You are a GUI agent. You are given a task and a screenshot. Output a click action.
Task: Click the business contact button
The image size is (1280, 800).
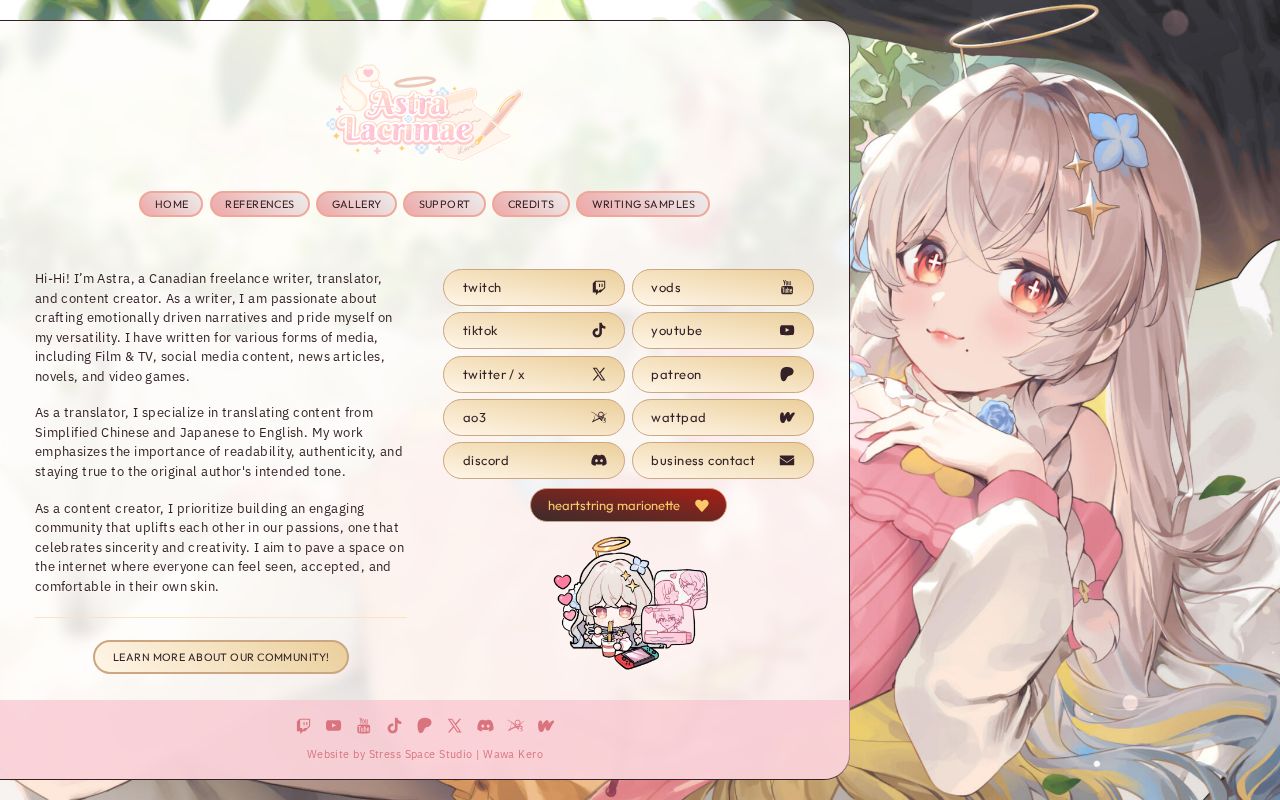722,461
